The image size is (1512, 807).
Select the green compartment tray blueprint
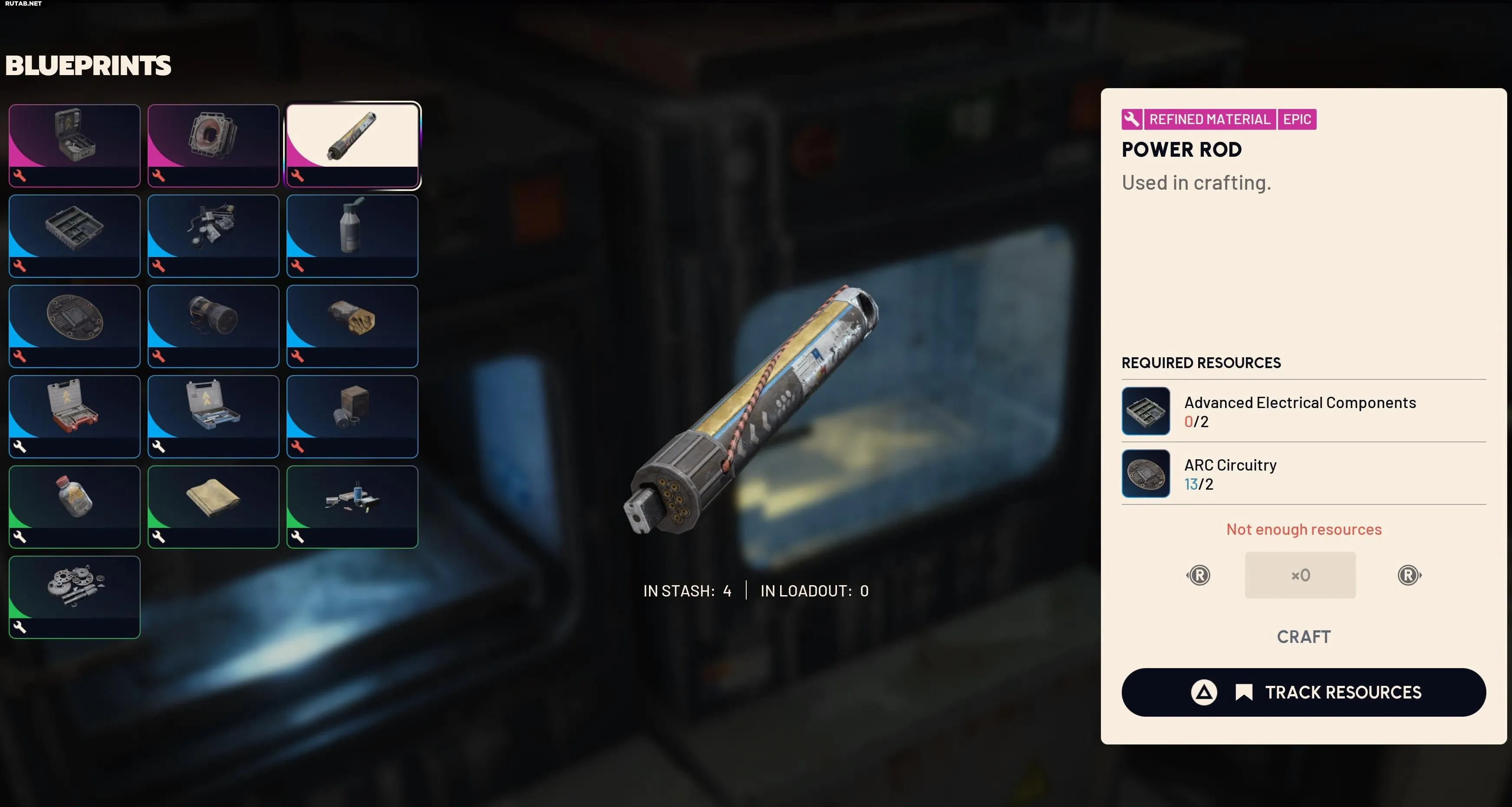pyautogui.click(x=75, y=235)
